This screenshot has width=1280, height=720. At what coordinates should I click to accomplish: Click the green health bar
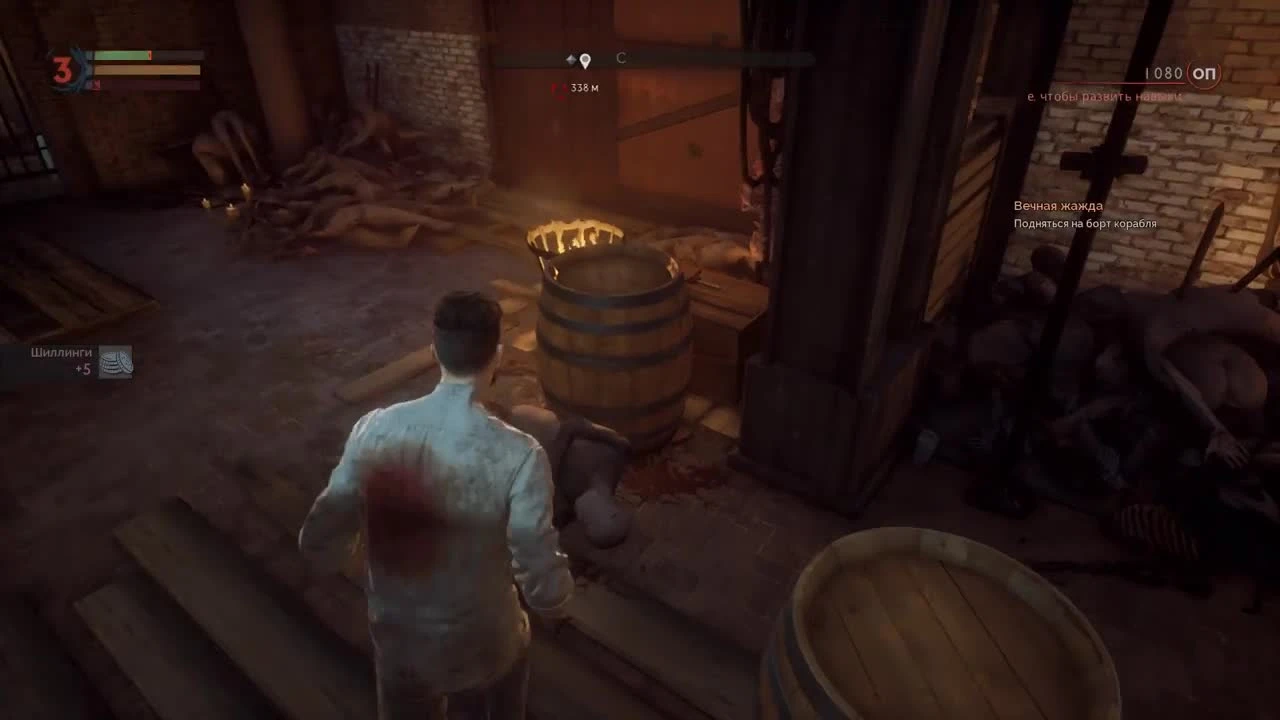click(120, 56)
